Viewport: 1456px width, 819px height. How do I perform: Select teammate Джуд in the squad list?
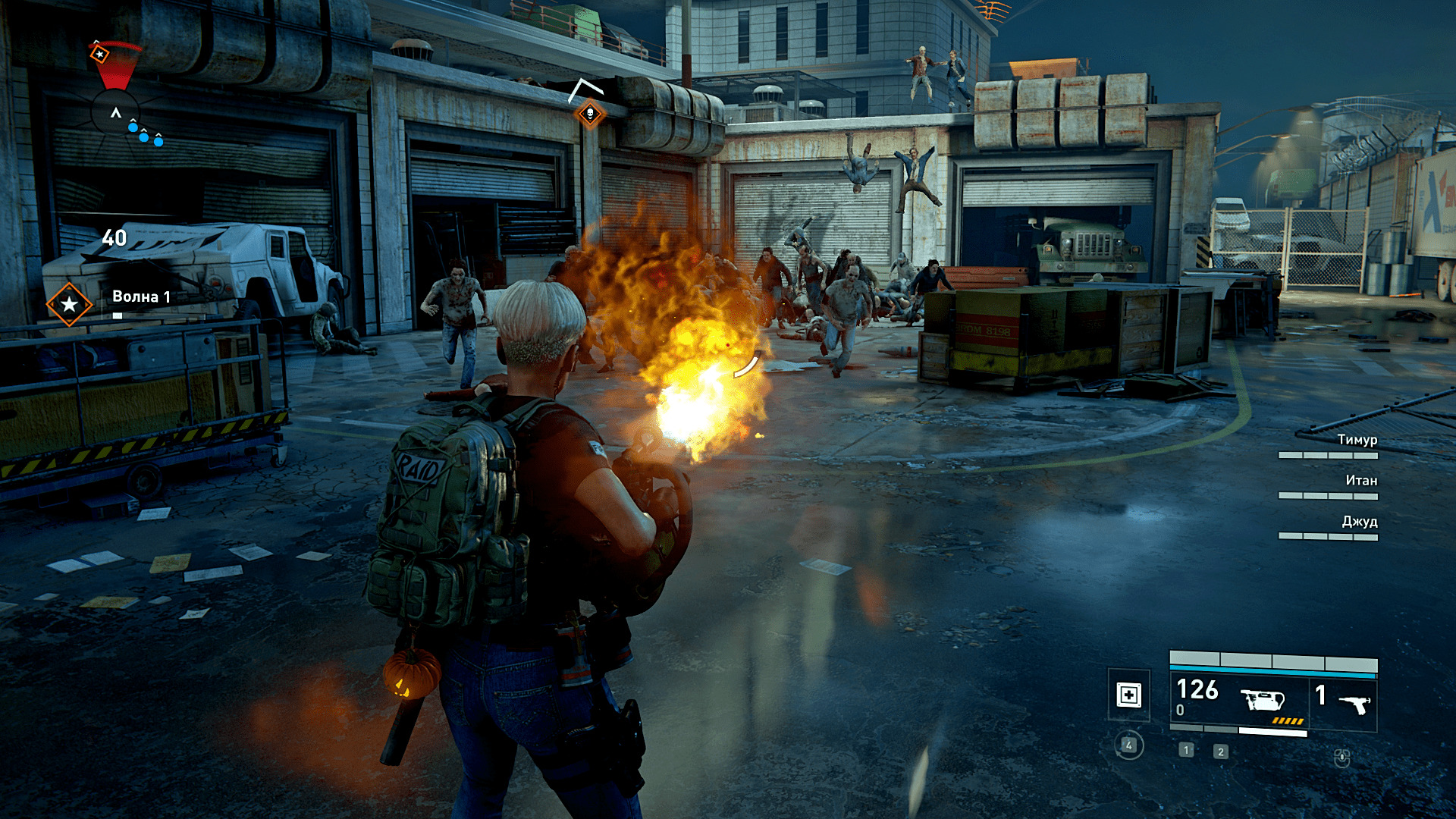1359,522
